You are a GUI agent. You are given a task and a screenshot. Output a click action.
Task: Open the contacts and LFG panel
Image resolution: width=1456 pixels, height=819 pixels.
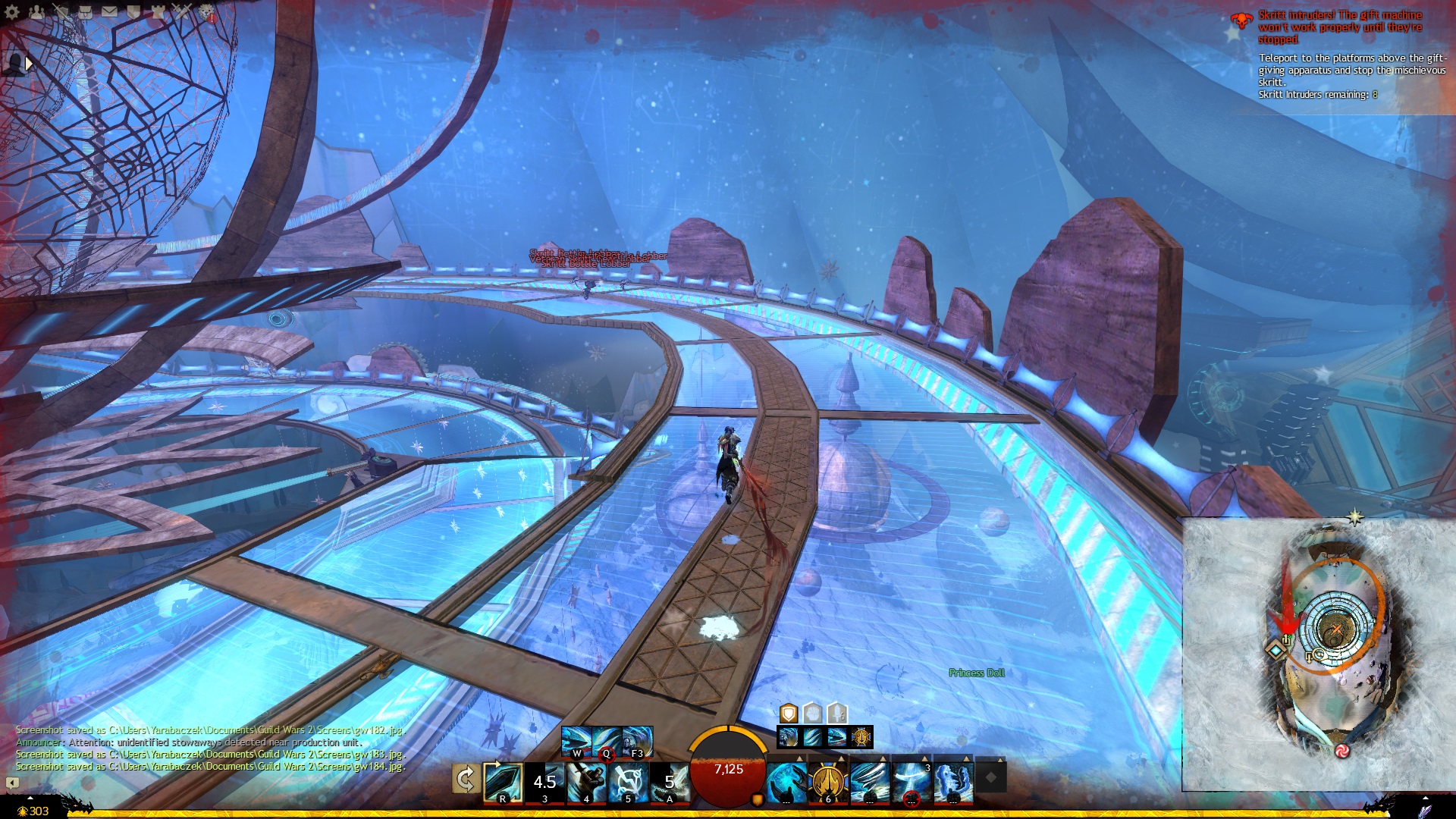[36, 11]
